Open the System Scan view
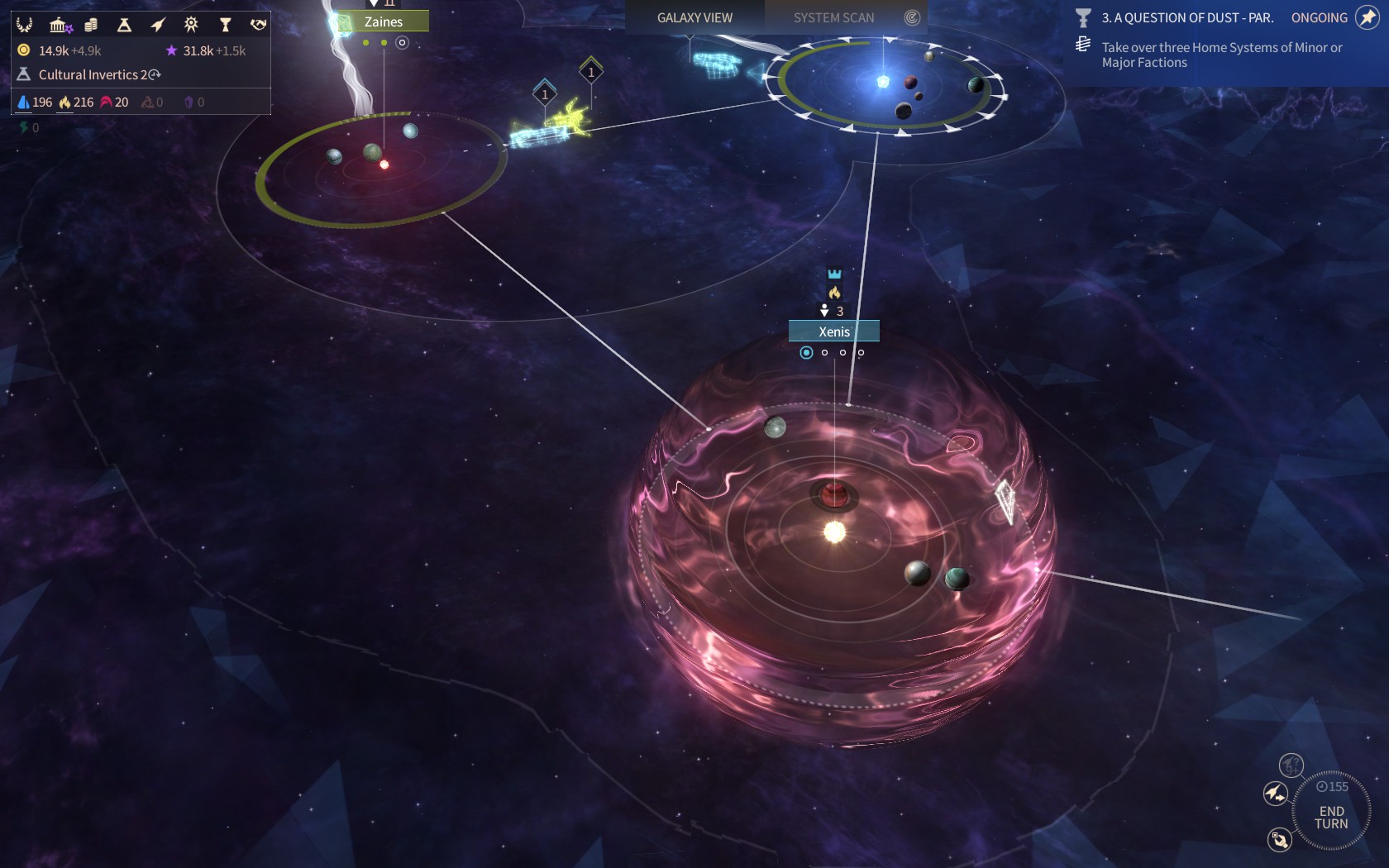This screenshot has width=1389, height=868. tap(833, 17)
